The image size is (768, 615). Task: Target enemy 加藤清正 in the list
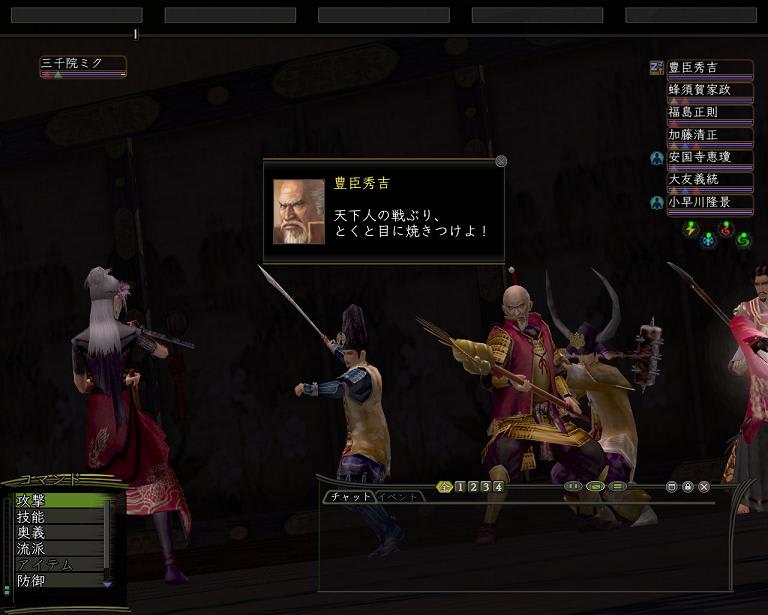709,135
